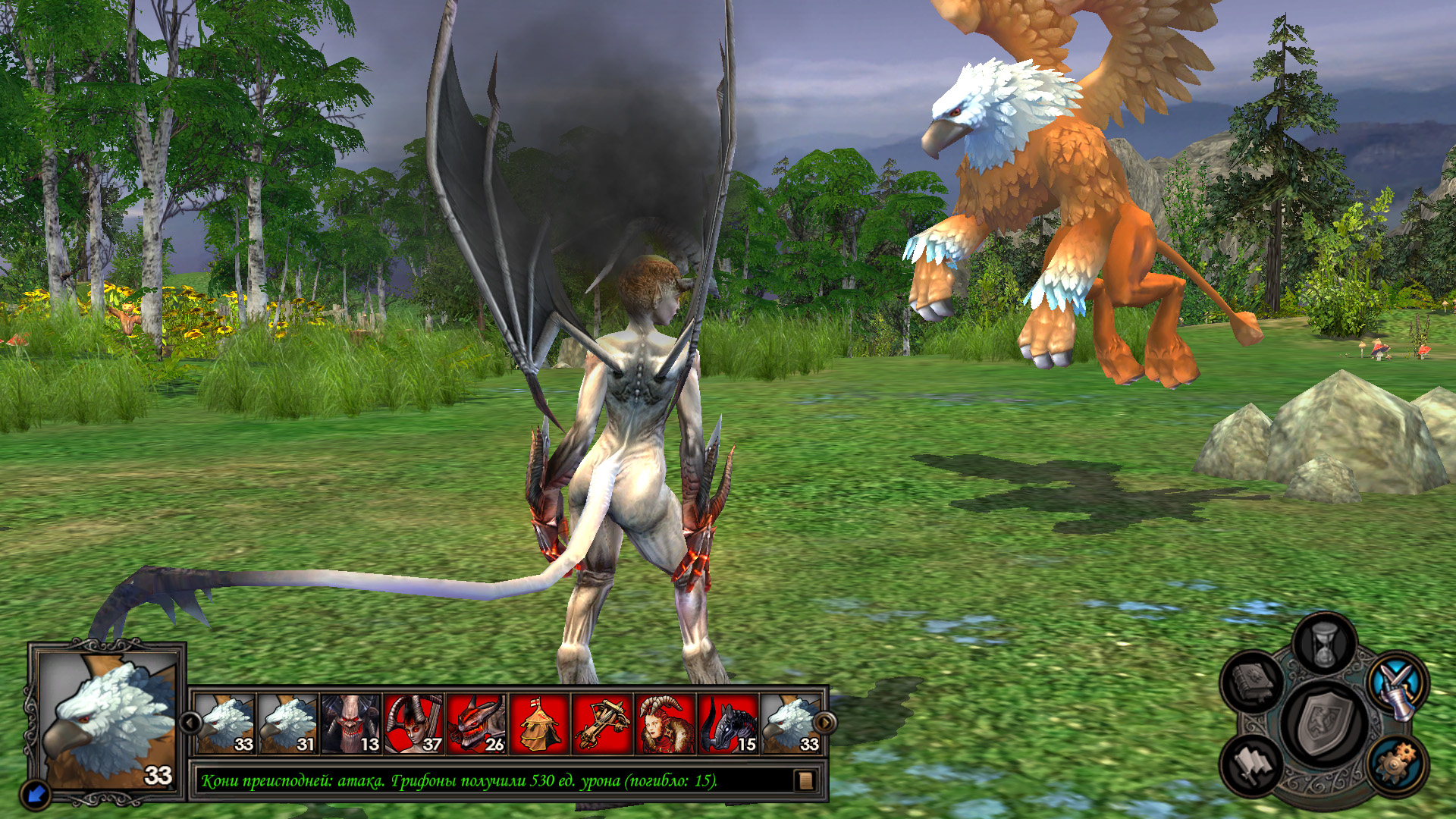The height and width of the screenshot is (819, 1456).
Task: Select the large active griffin portrait
Action: 108,720
